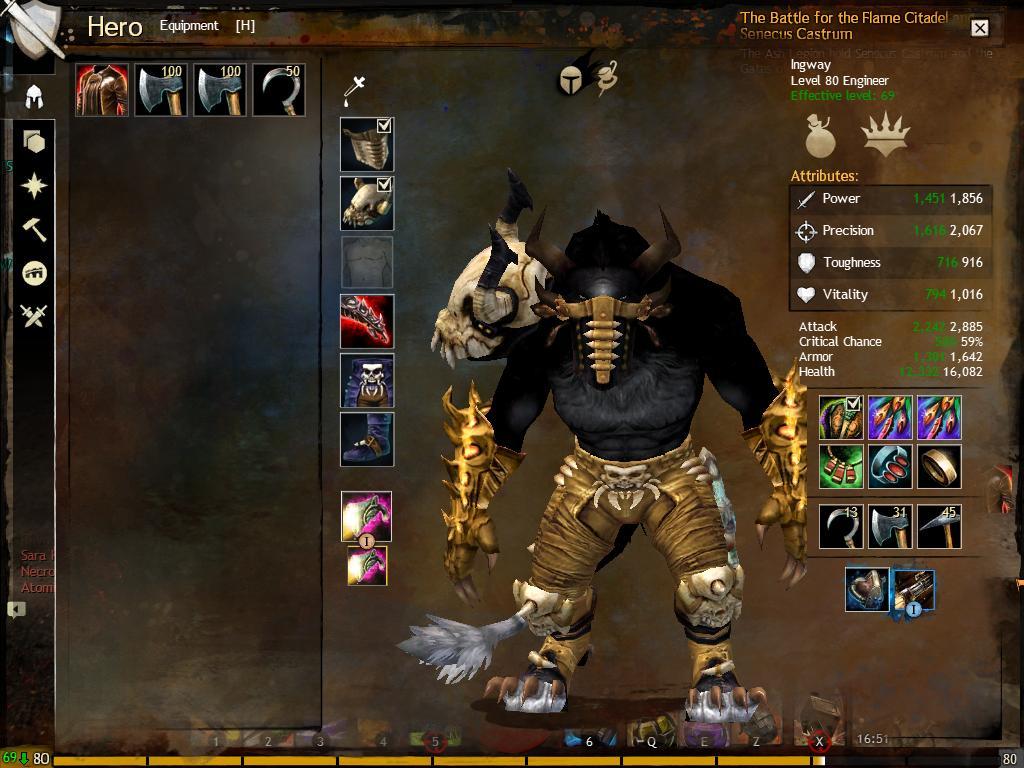Choose the sickle stack of 50
1024x768 pixels.
(x=279, y=91)
